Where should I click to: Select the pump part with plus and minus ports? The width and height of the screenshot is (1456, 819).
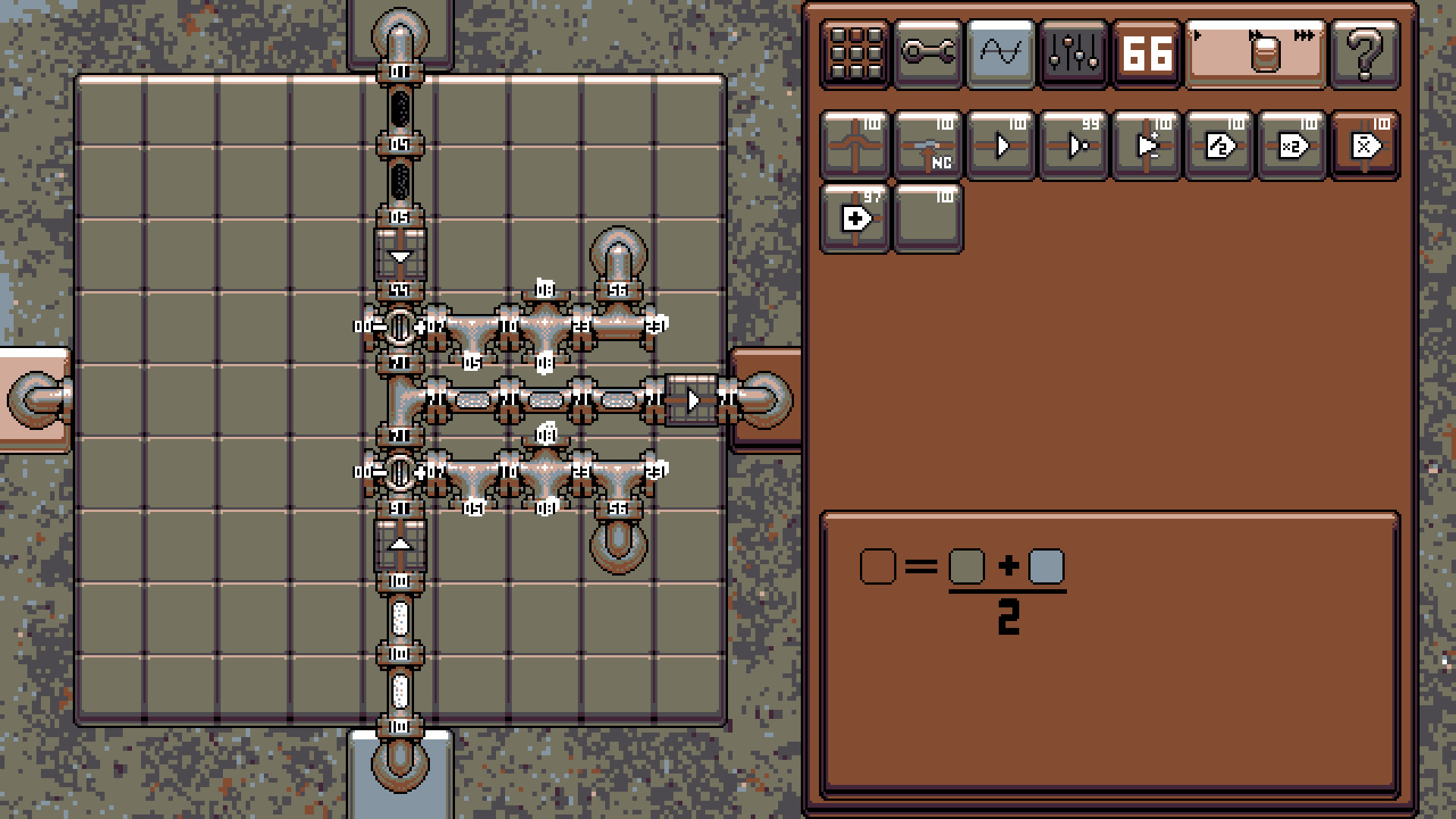tap(1146, 144)
